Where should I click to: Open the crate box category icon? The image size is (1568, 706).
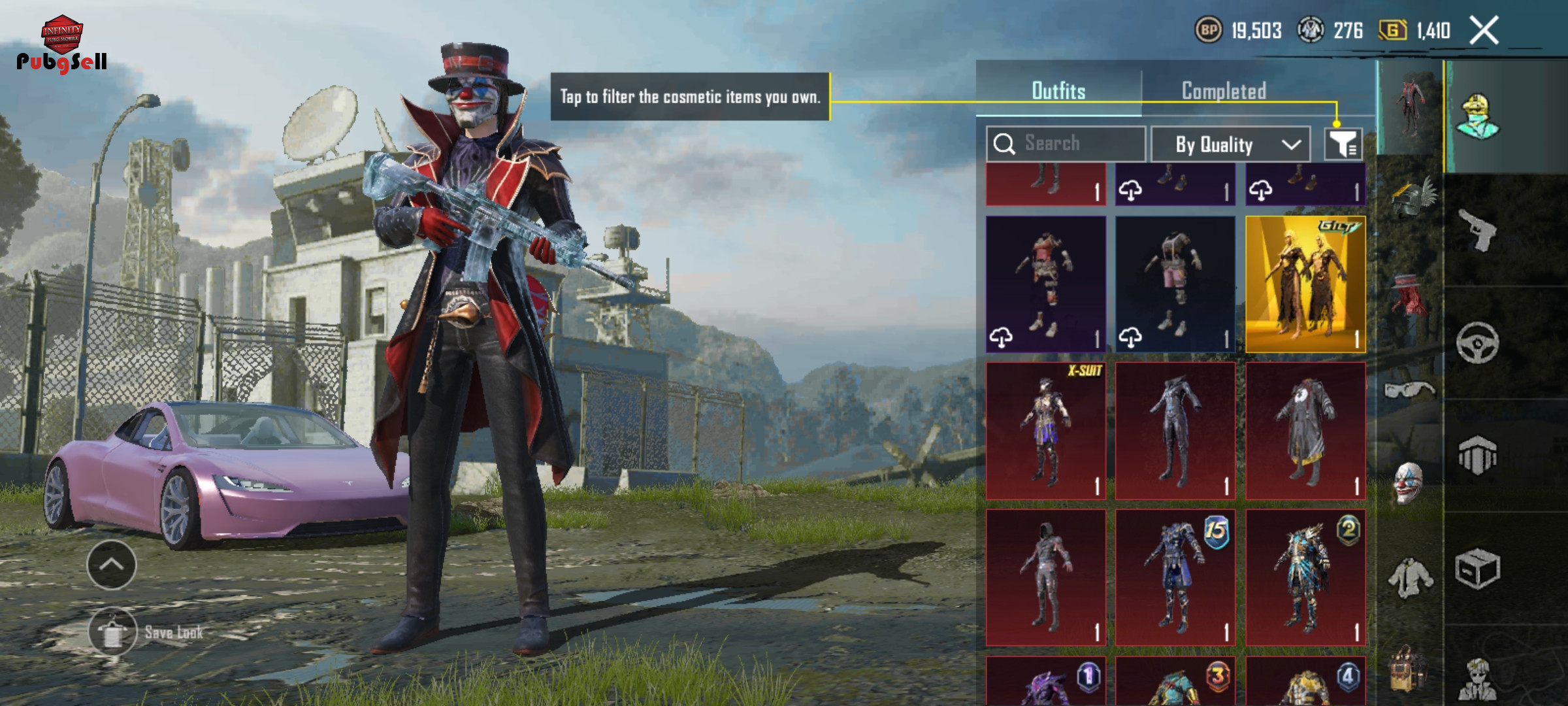pos(1478,569)
